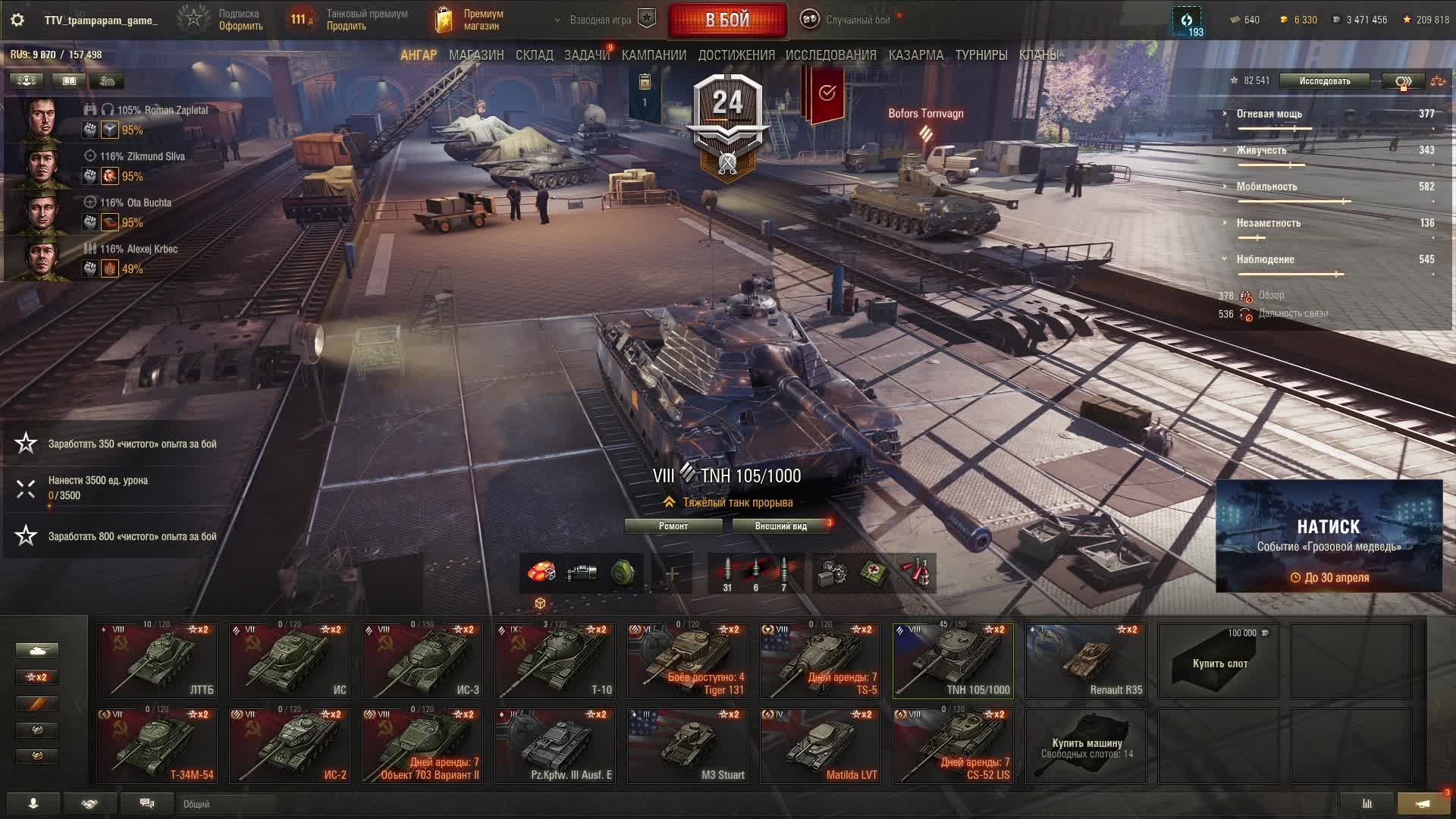Open the ИССЛЕДОВАНИЯ tab
This screenshot has width=1456, height=819.
[x=830, y=55]
